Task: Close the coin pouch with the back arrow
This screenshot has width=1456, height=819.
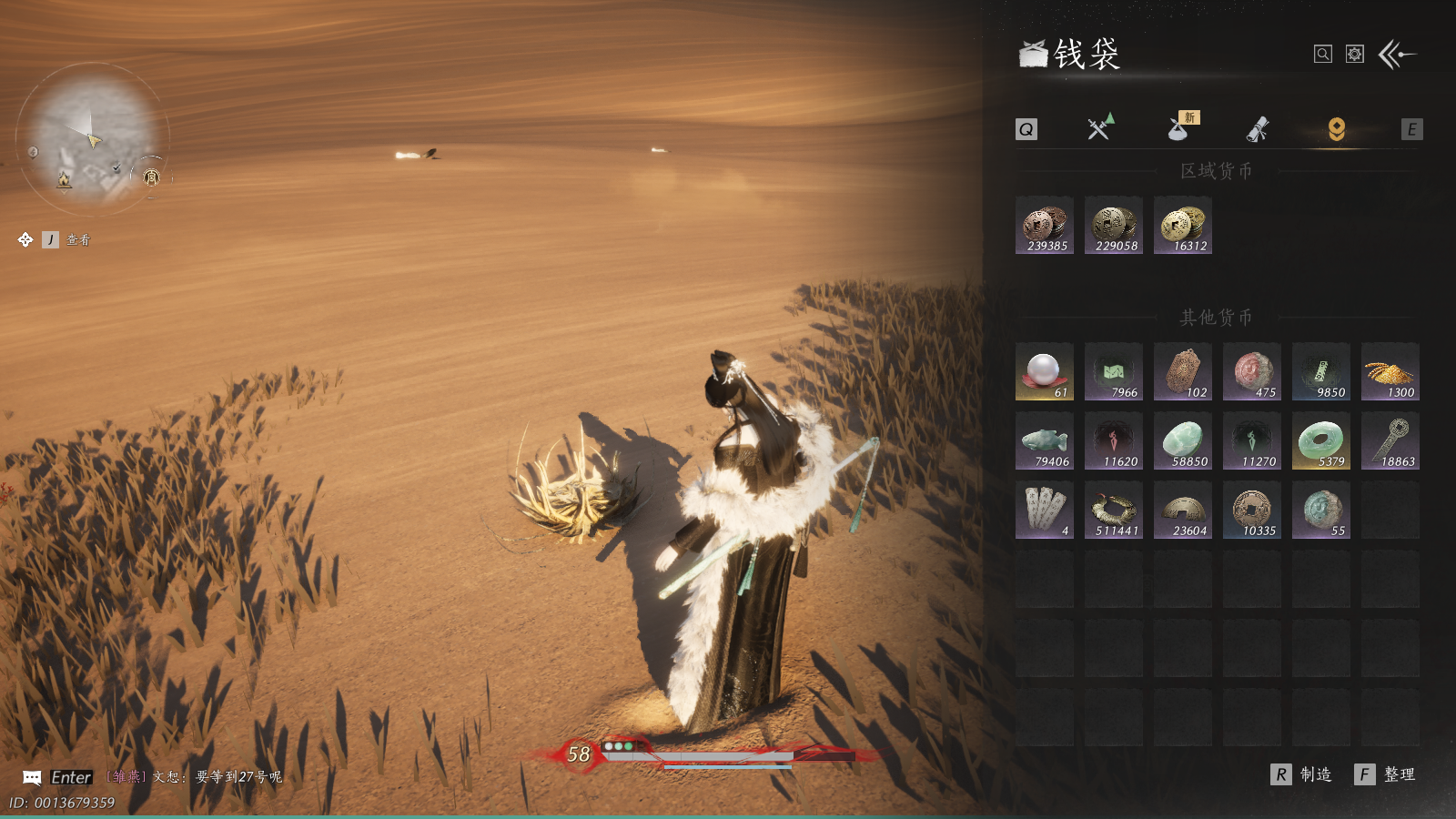Action: (1397, 55)
